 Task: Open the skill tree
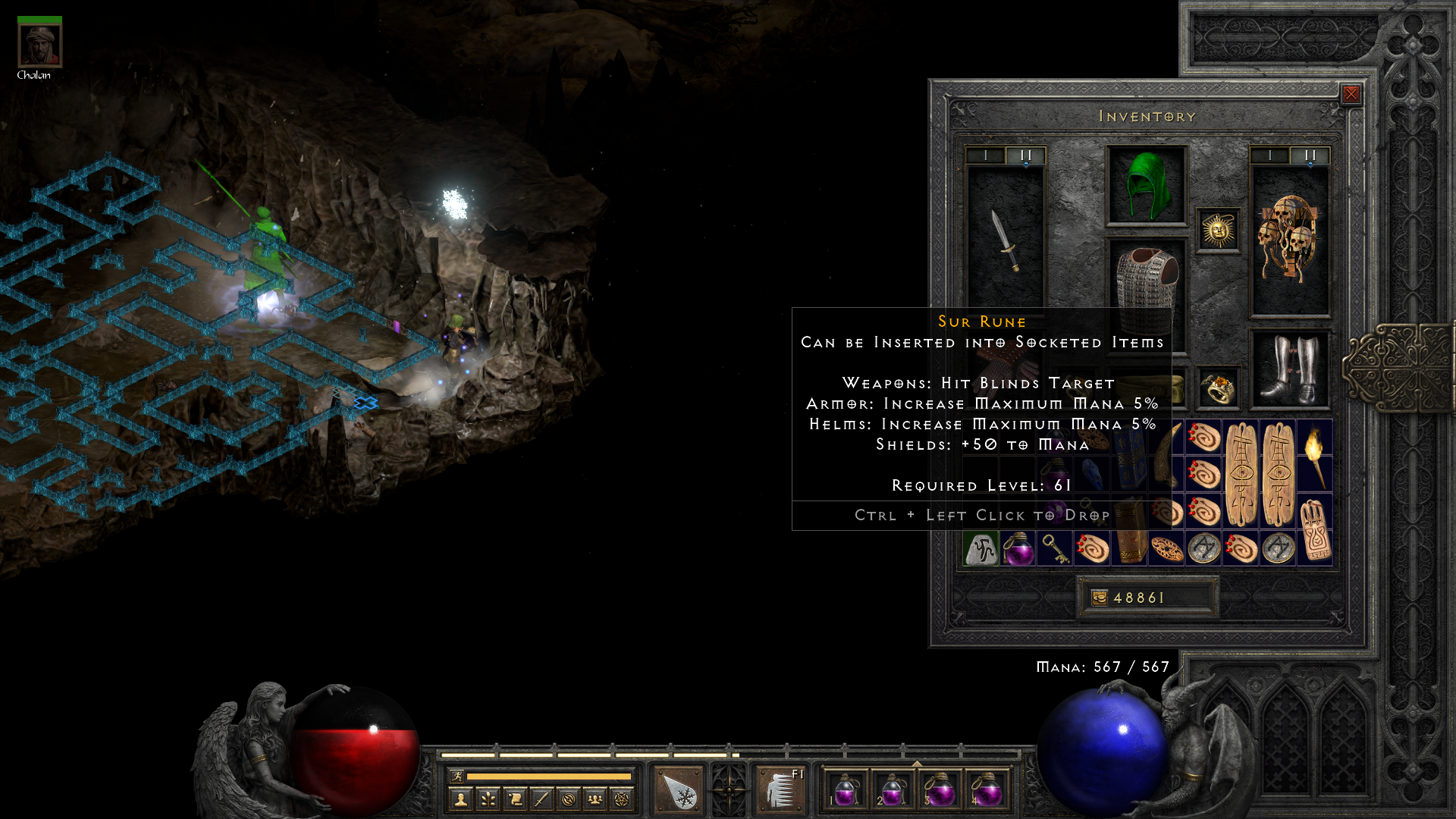[488, 798]
